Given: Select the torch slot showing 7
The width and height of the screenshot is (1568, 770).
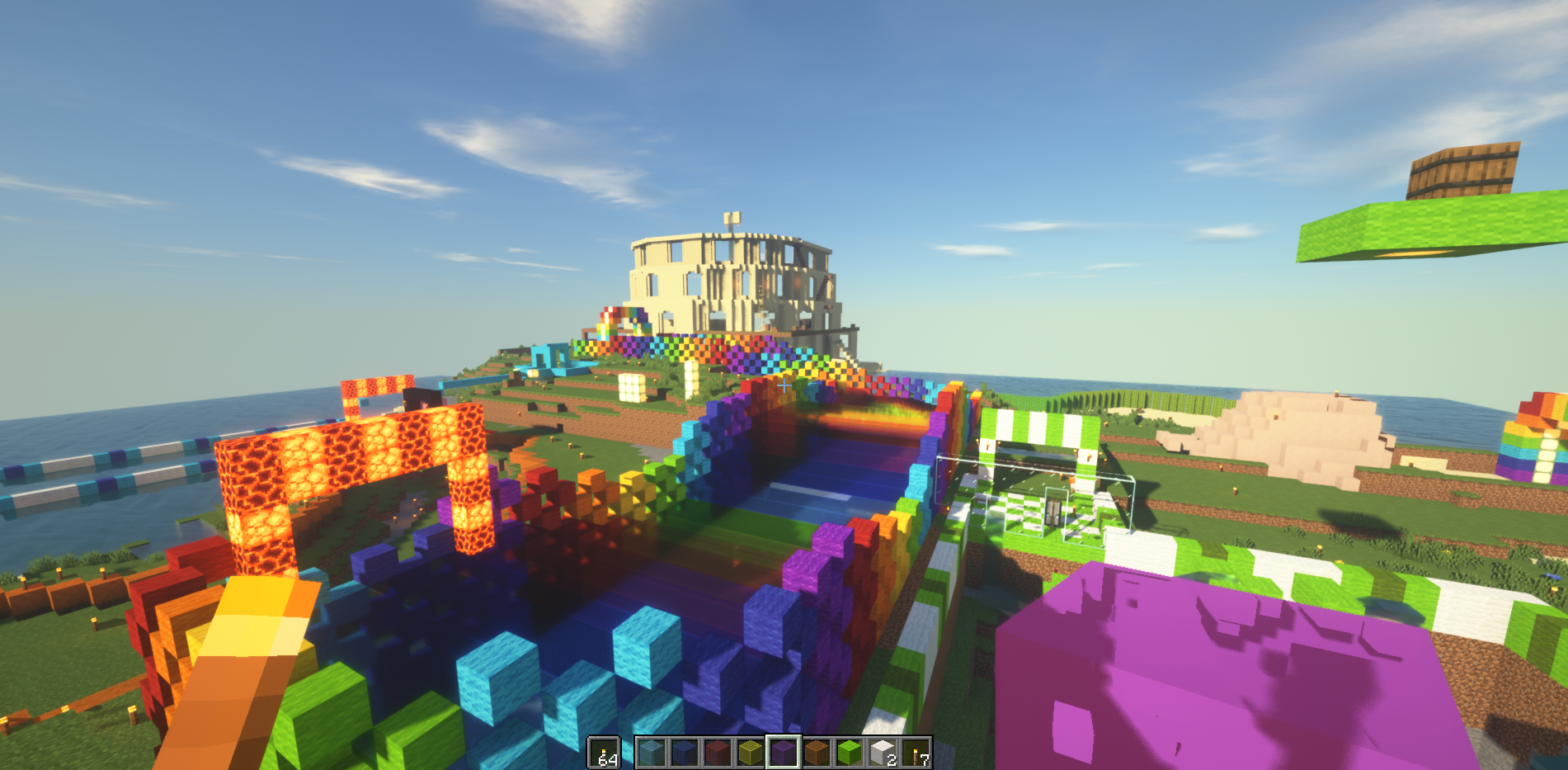Looking at the screenshot, I should [x=916, y=753].
